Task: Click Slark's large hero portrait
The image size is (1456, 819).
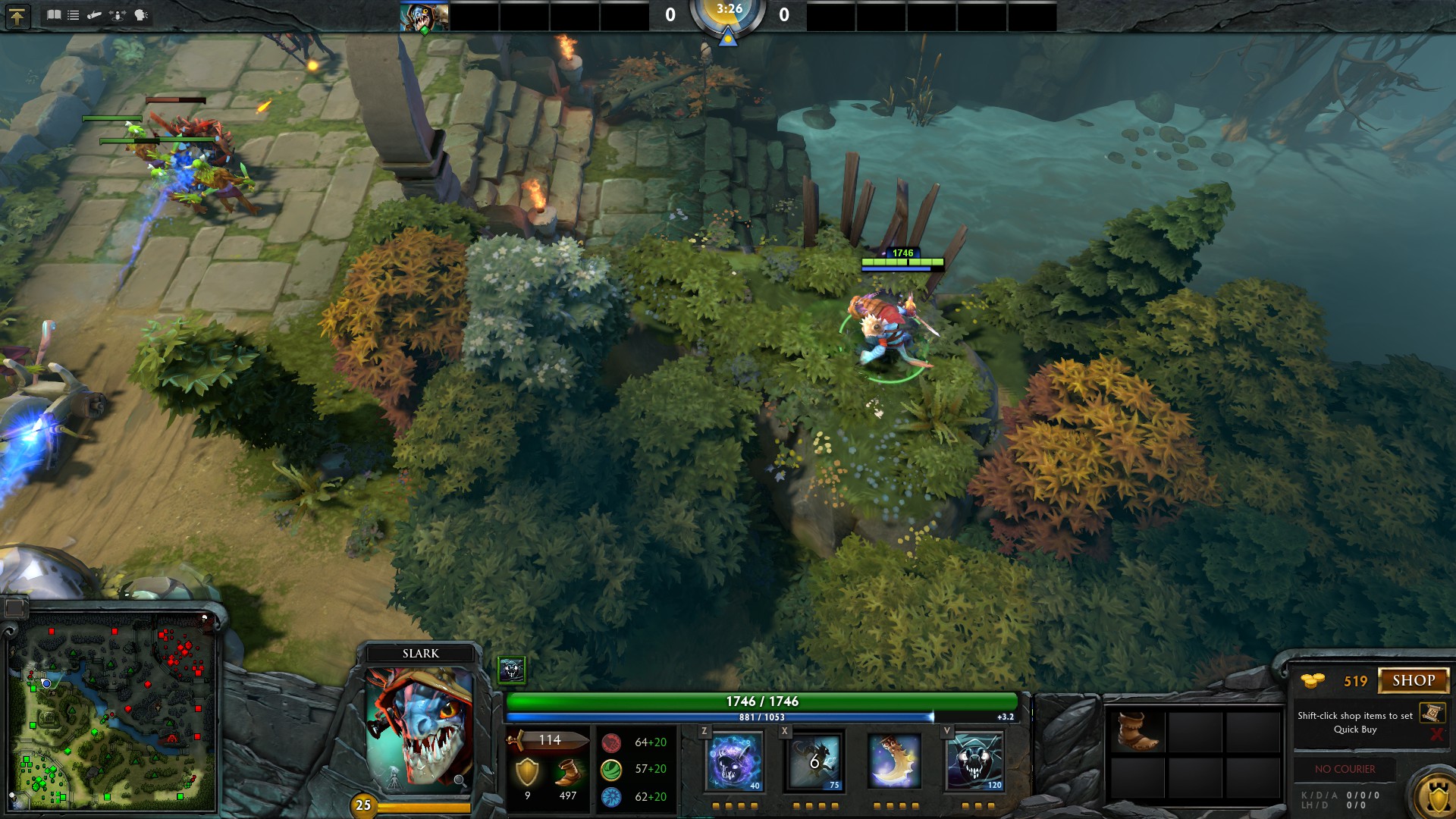Action: (419, 730)
